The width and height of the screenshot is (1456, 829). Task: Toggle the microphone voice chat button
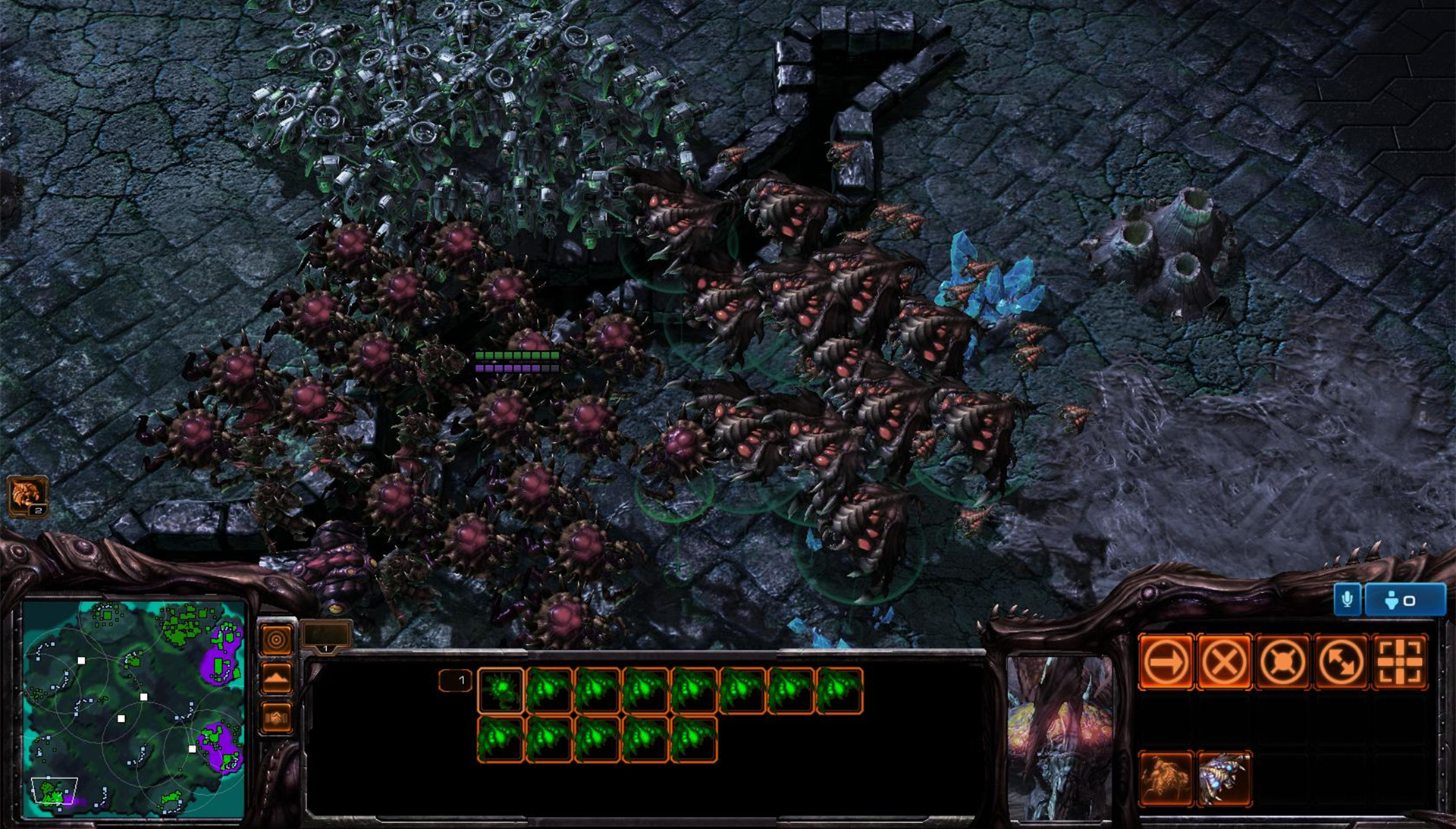click(1347, 600)
